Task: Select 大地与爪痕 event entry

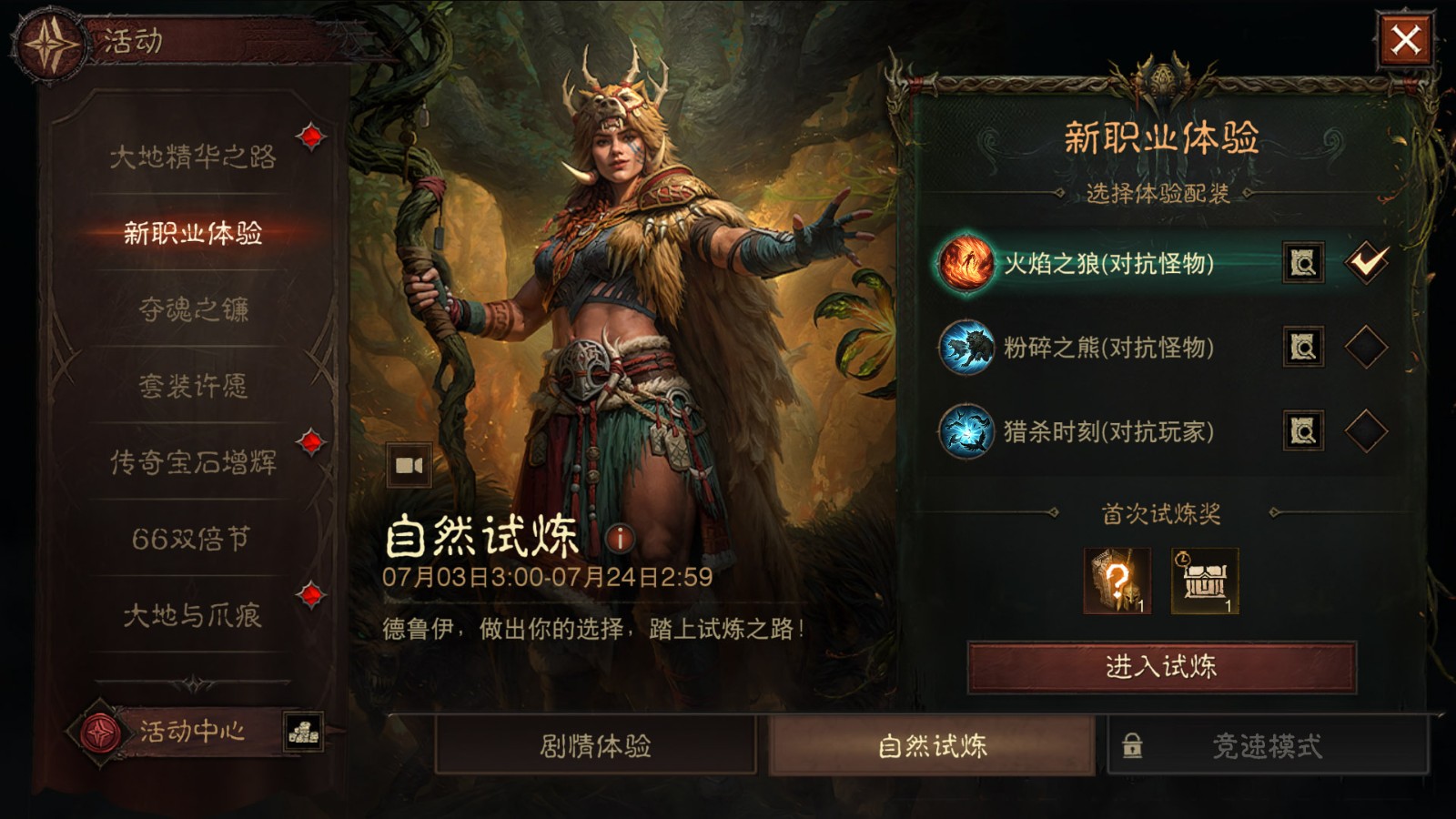Action: pos(192,615)
